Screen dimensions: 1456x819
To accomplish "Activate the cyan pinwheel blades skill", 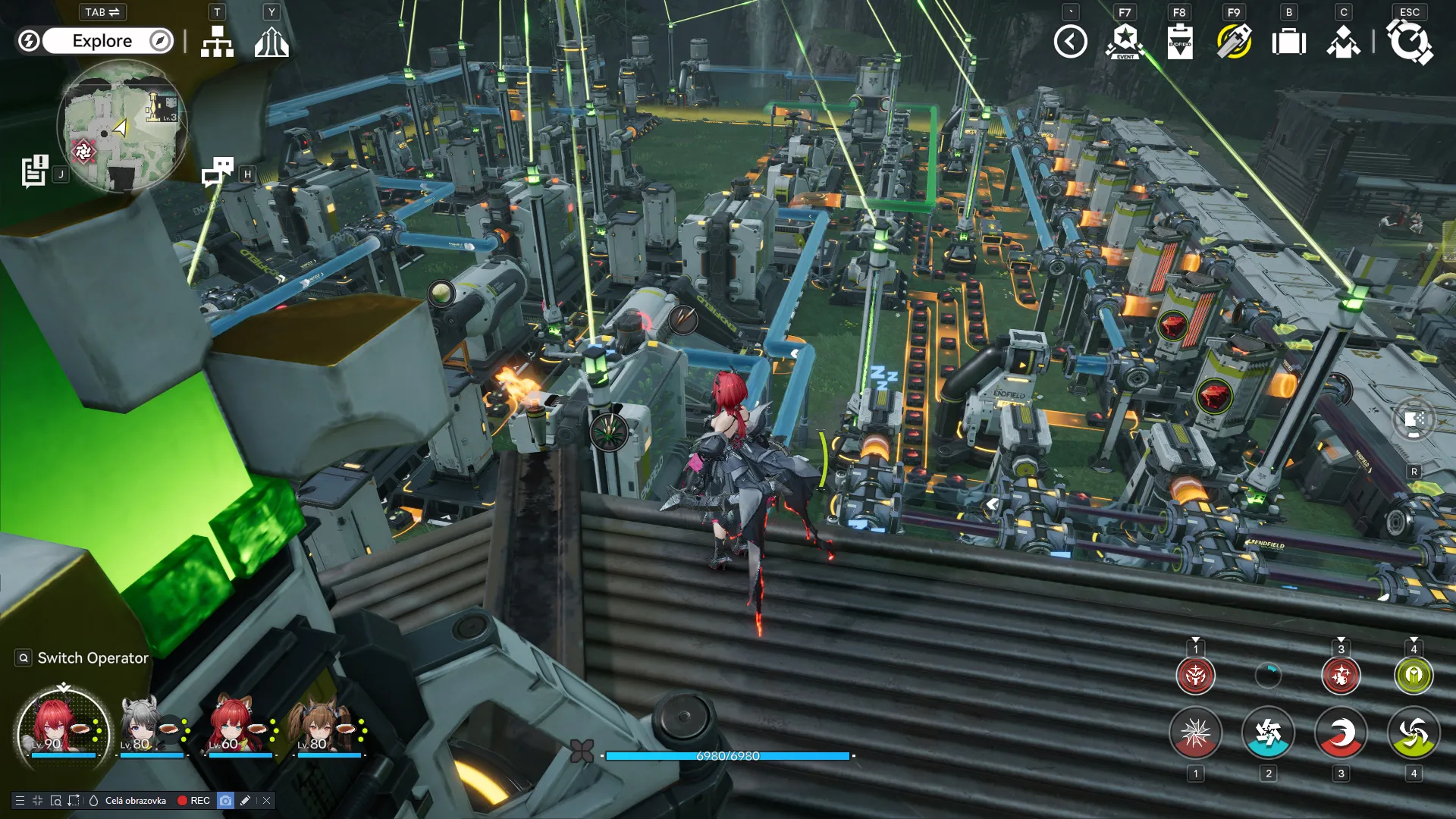I will coord(1268,733).
